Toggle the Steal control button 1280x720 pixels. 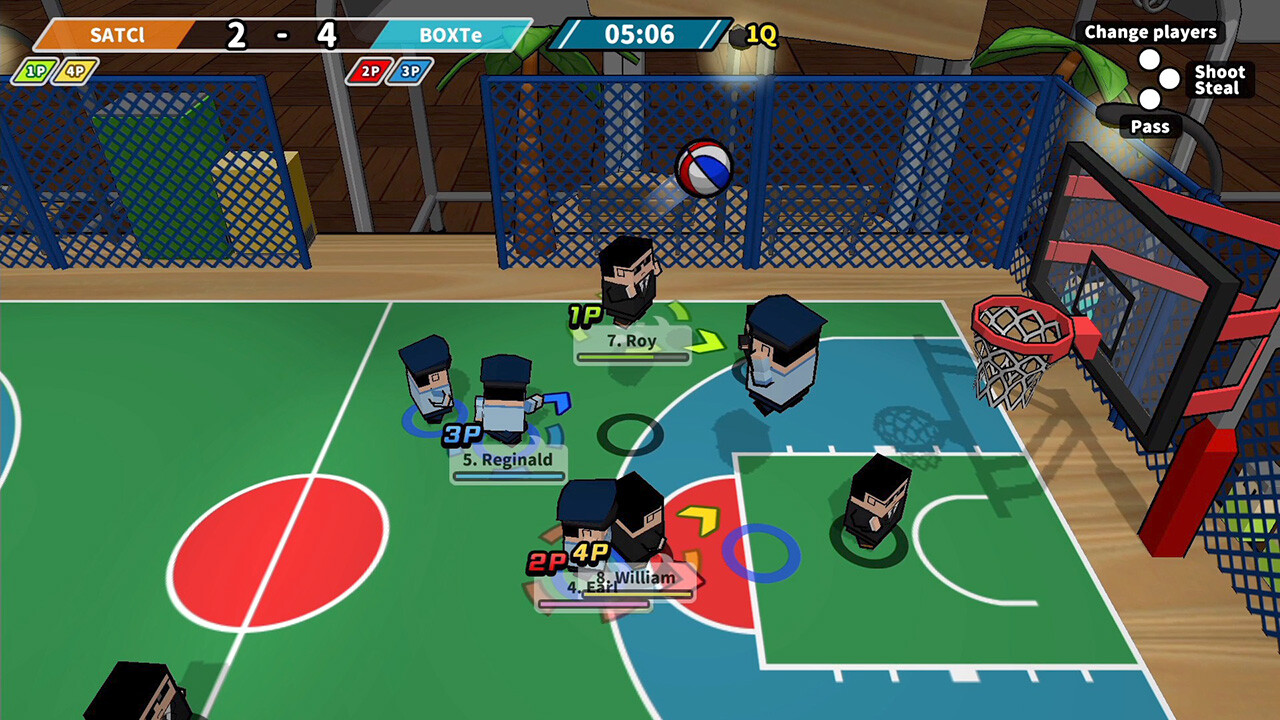[1216, 87]
